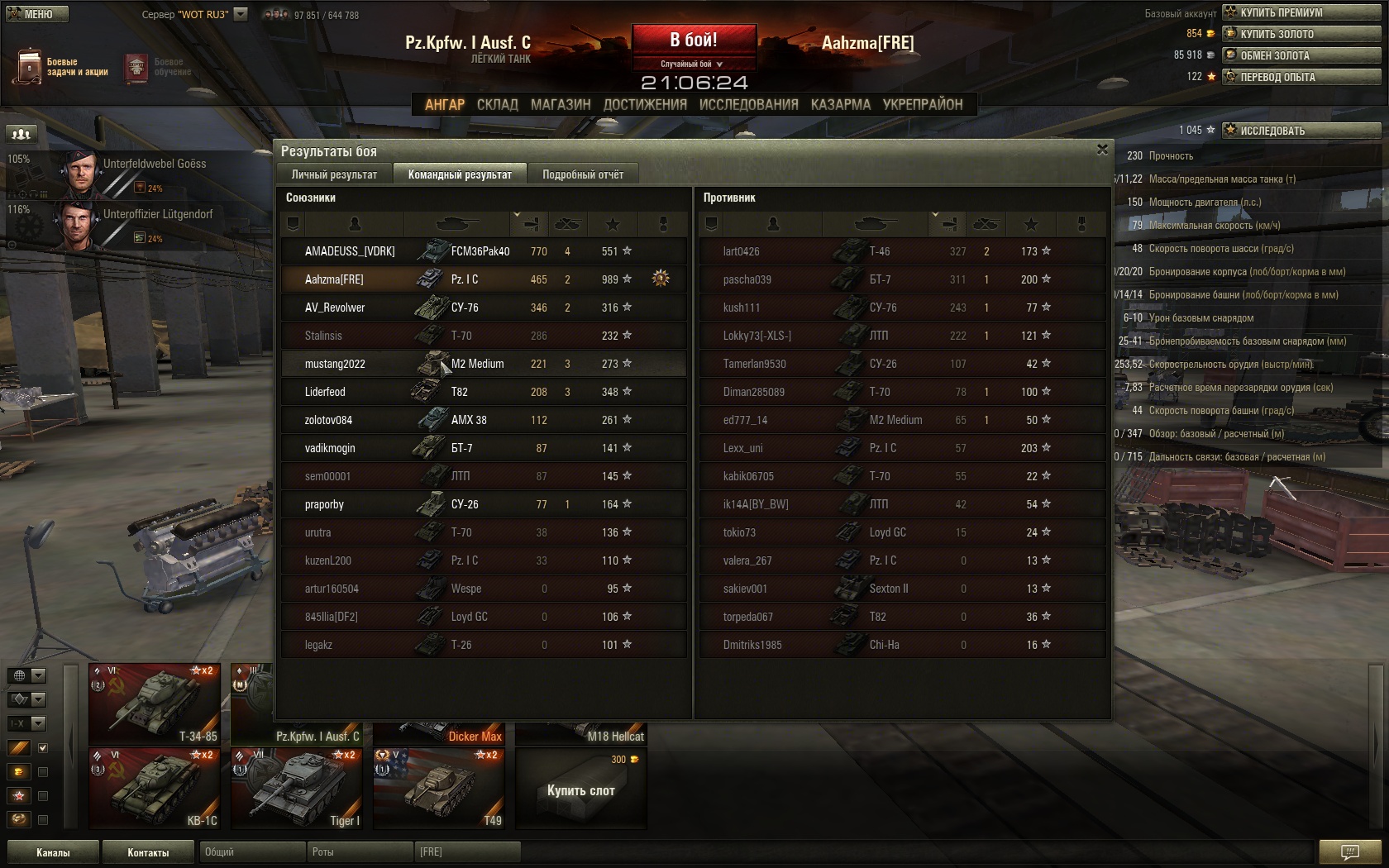Start battle with the В бой! button
Image resolution: width=1389 pixels, height=868 pixels.
click(694, 40)
